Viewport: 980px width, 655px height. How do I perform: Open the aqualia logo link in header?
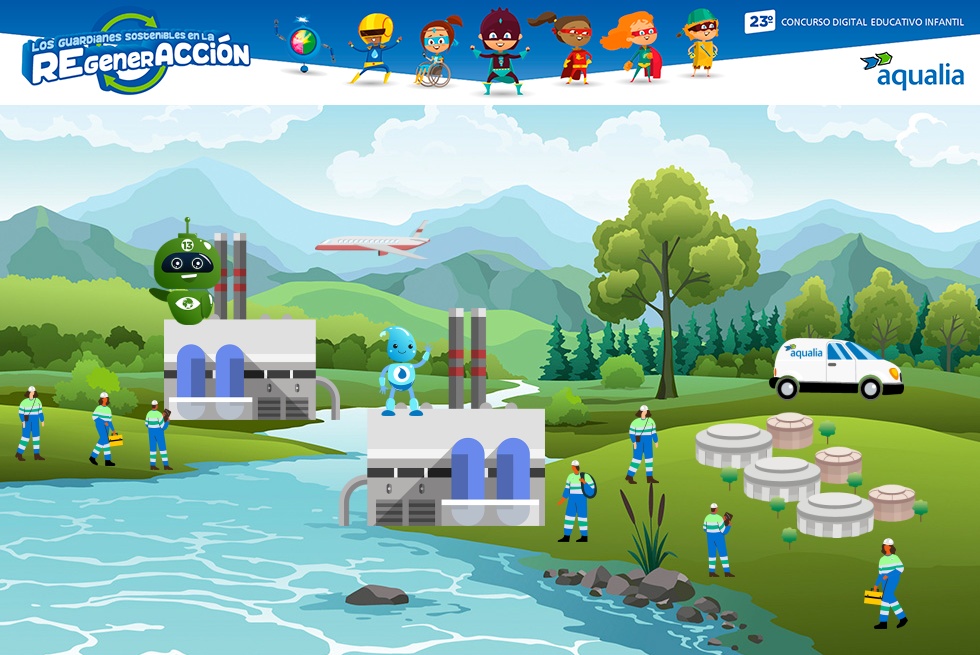(912, 70)
